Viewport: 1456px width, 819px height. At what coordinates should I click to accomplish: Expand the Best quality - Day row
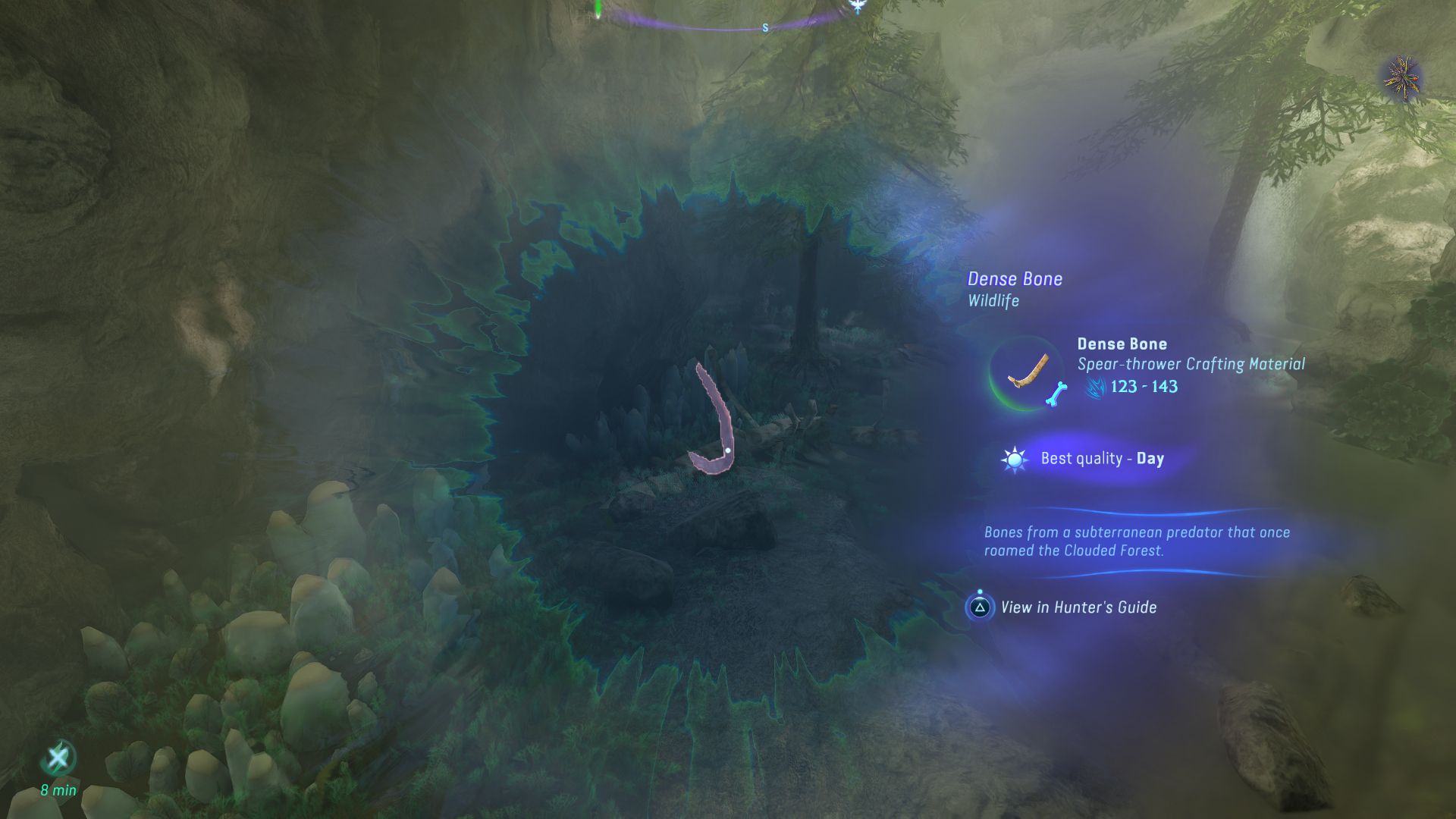[1100, 458]
